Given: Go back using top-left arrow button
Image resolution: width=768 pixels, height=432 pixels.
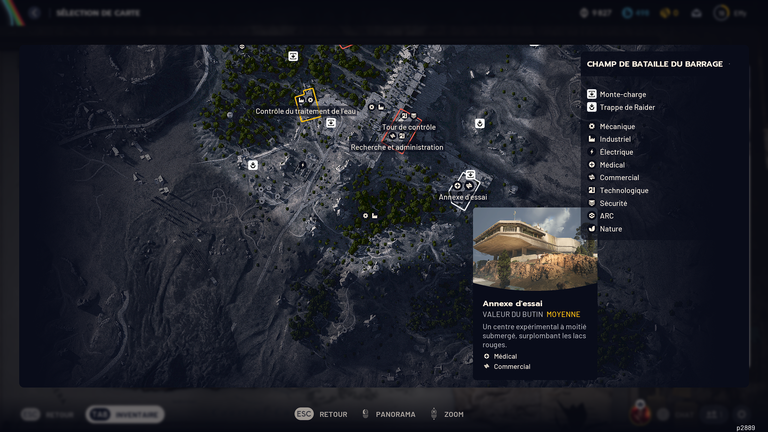Looking at the screenshot, I should click(x=34, y=13).
